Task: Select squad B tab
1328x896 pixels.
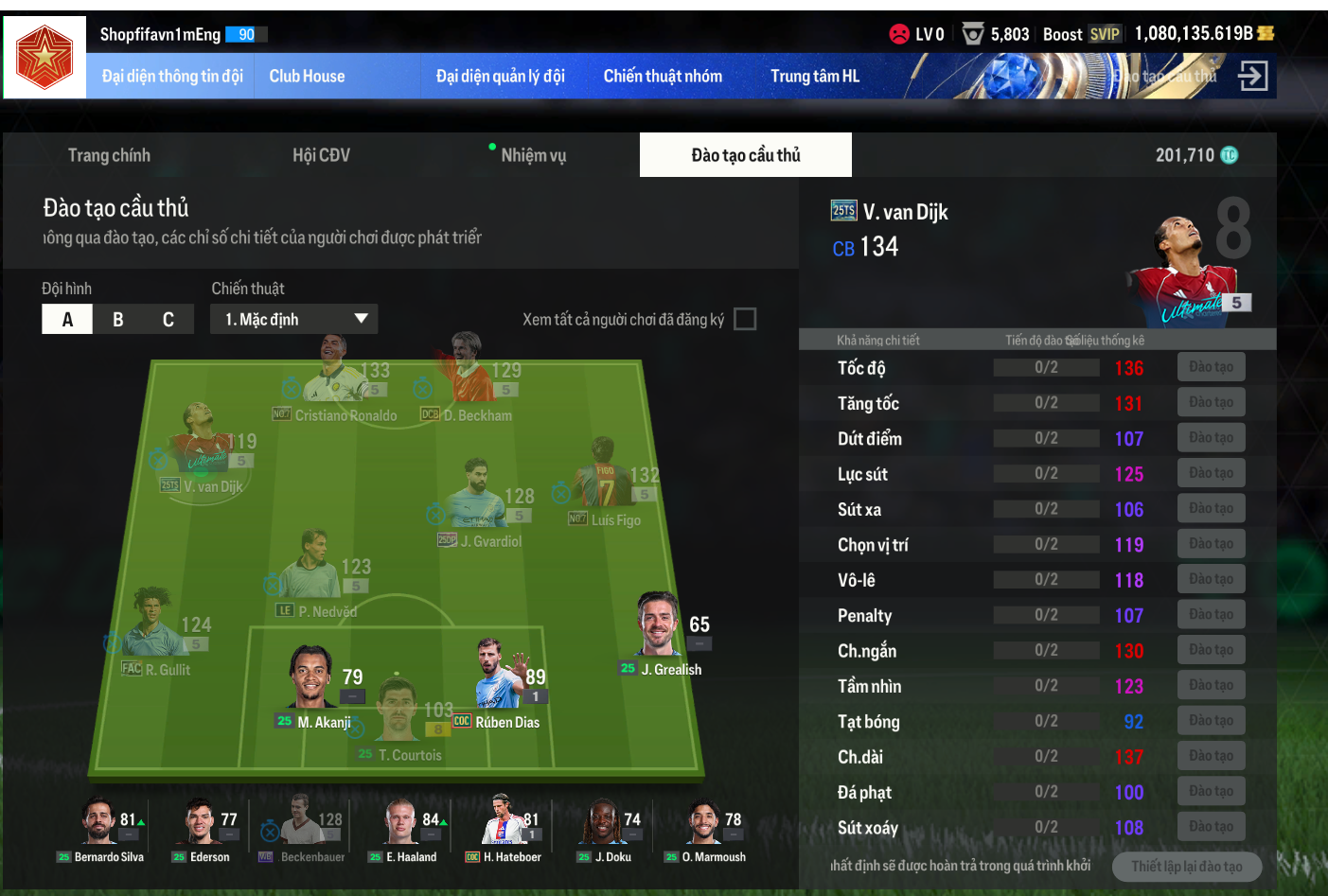Action: point(118,320)
